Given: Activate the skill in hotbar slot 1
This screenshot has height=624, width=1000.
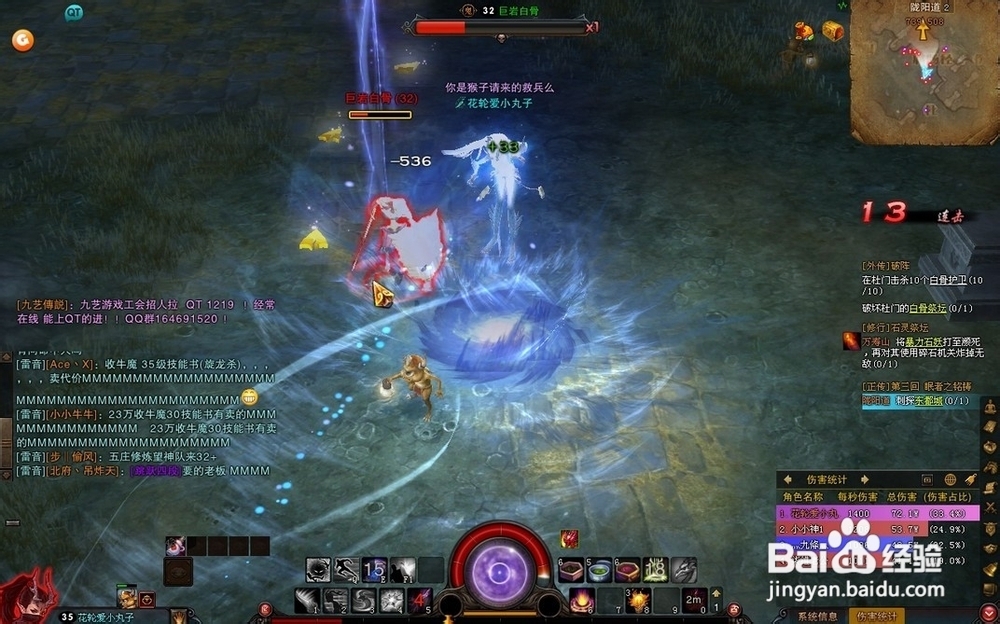Looking at the screenshot, I should pyautogui.click(x=308, y=601).
